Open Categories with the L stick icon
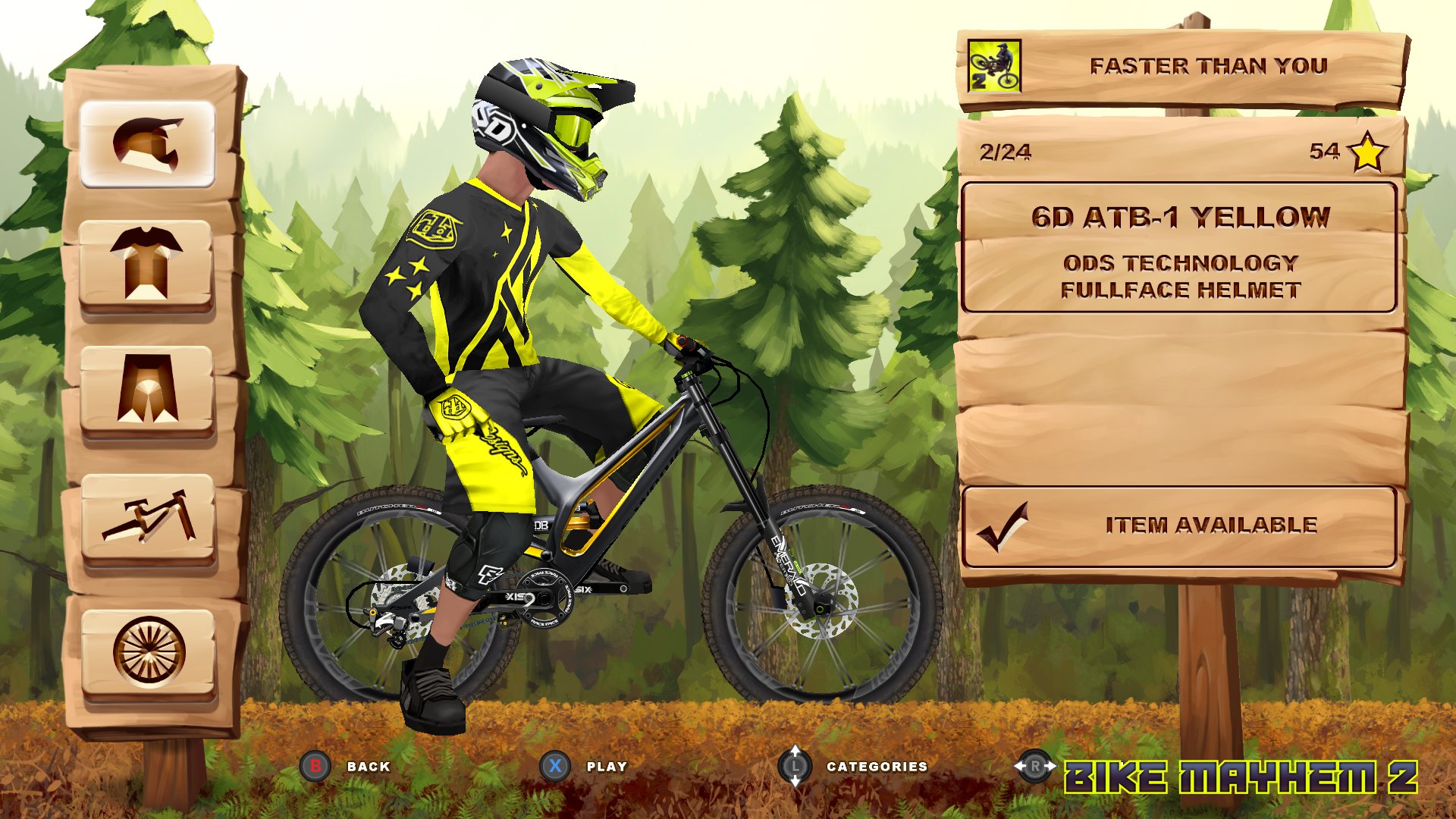The width and height of the screenshot is (1456, 819). pyautogui.click(x=795, y=767)
